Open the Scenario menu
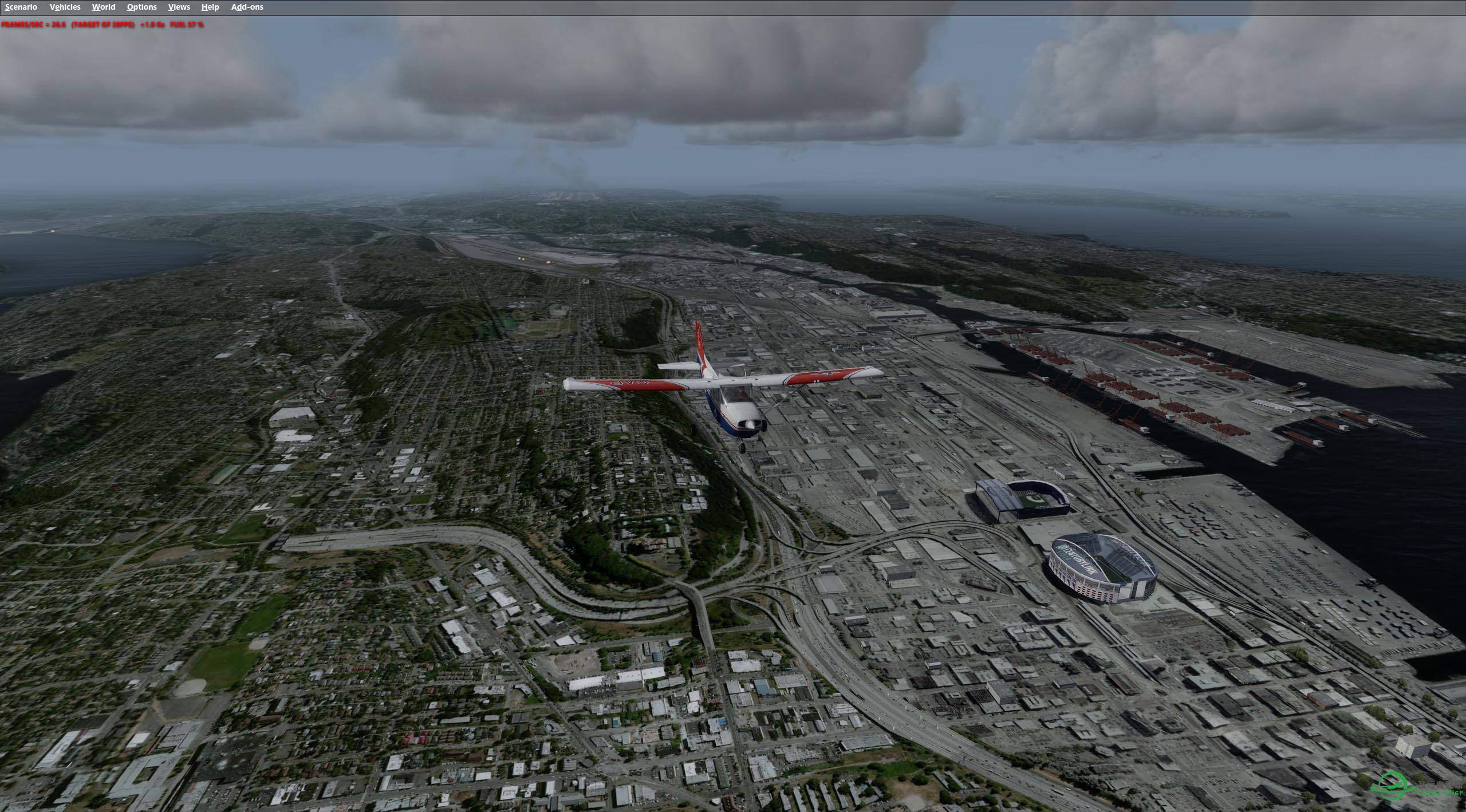The image size is (1466, 812). [x=21, y=7]
